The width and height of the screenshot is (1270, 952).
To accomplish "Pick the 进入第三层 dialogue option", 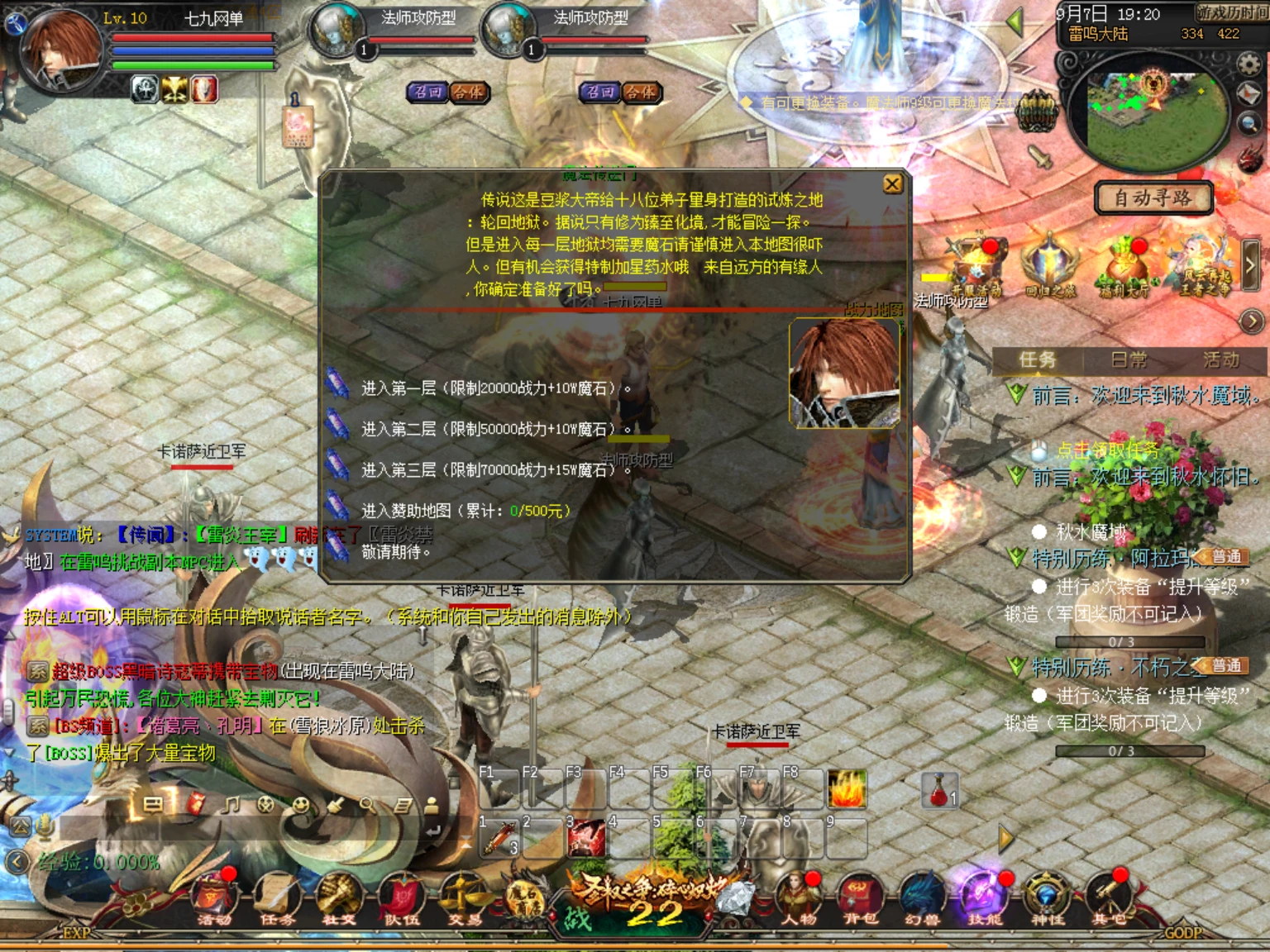I will click(x=494, y=470).
